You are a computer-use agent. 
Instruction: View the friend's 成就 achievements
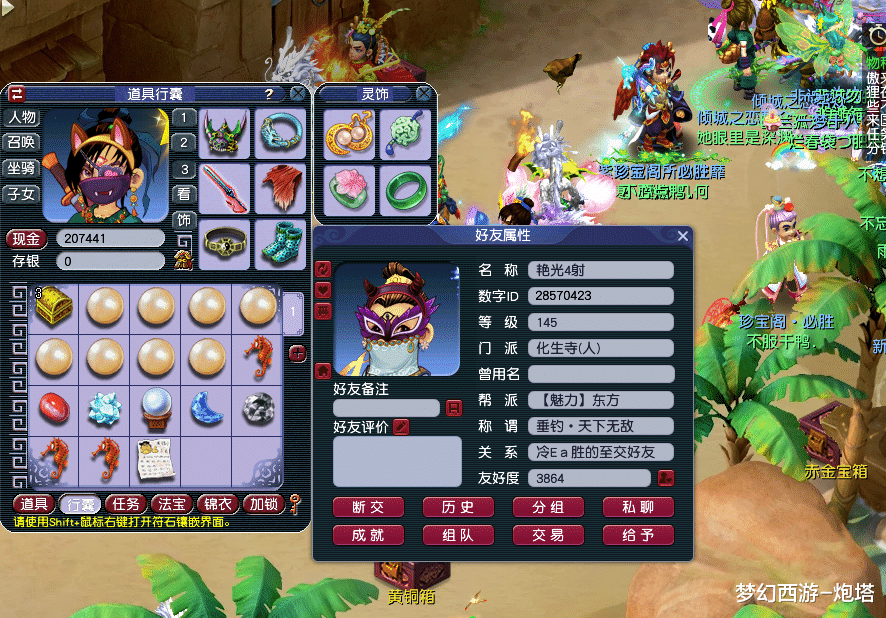pyautogui.click(x=368, y=535)
